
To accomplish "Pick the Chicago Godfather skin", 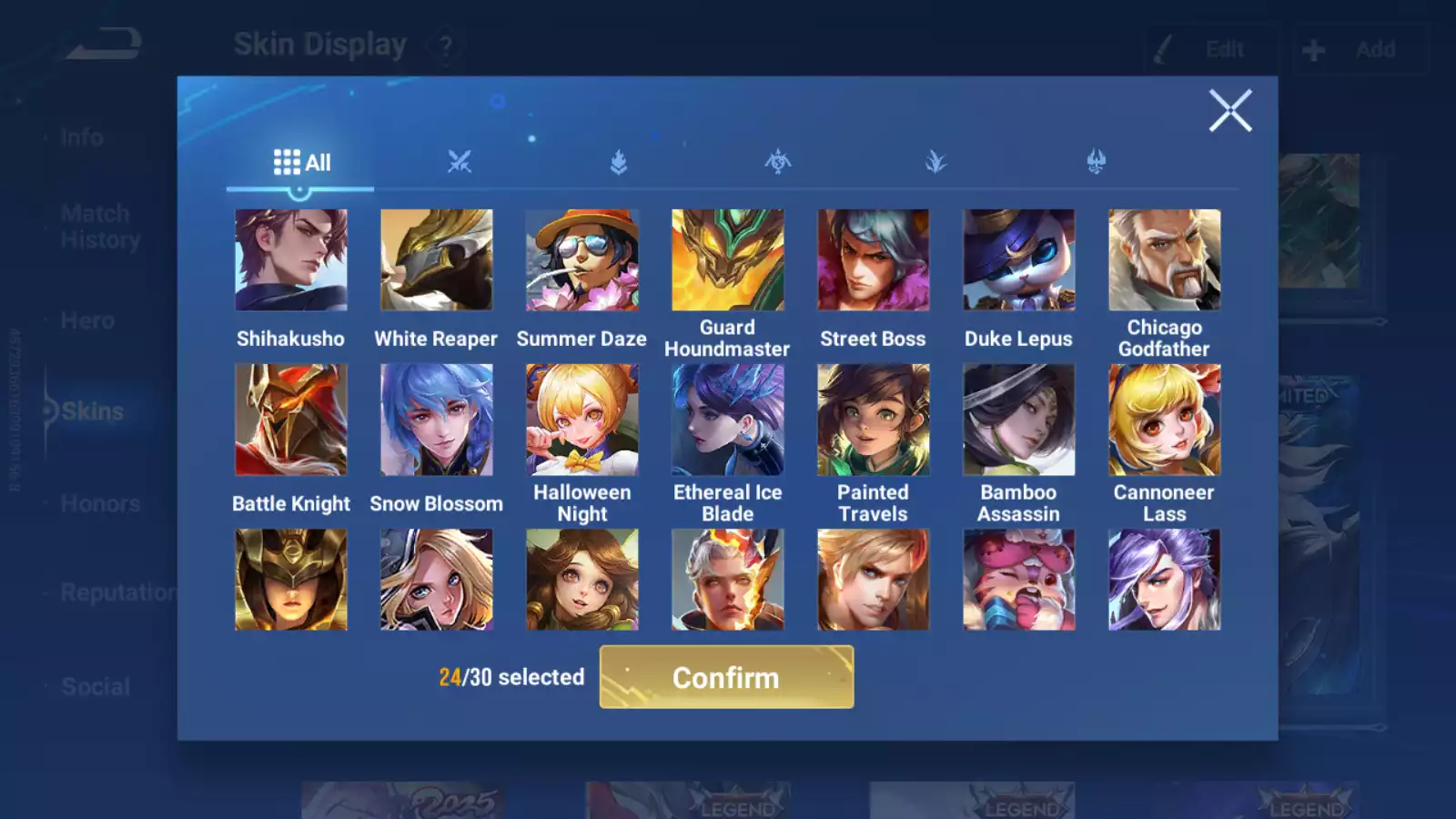I will [1164, 260].
